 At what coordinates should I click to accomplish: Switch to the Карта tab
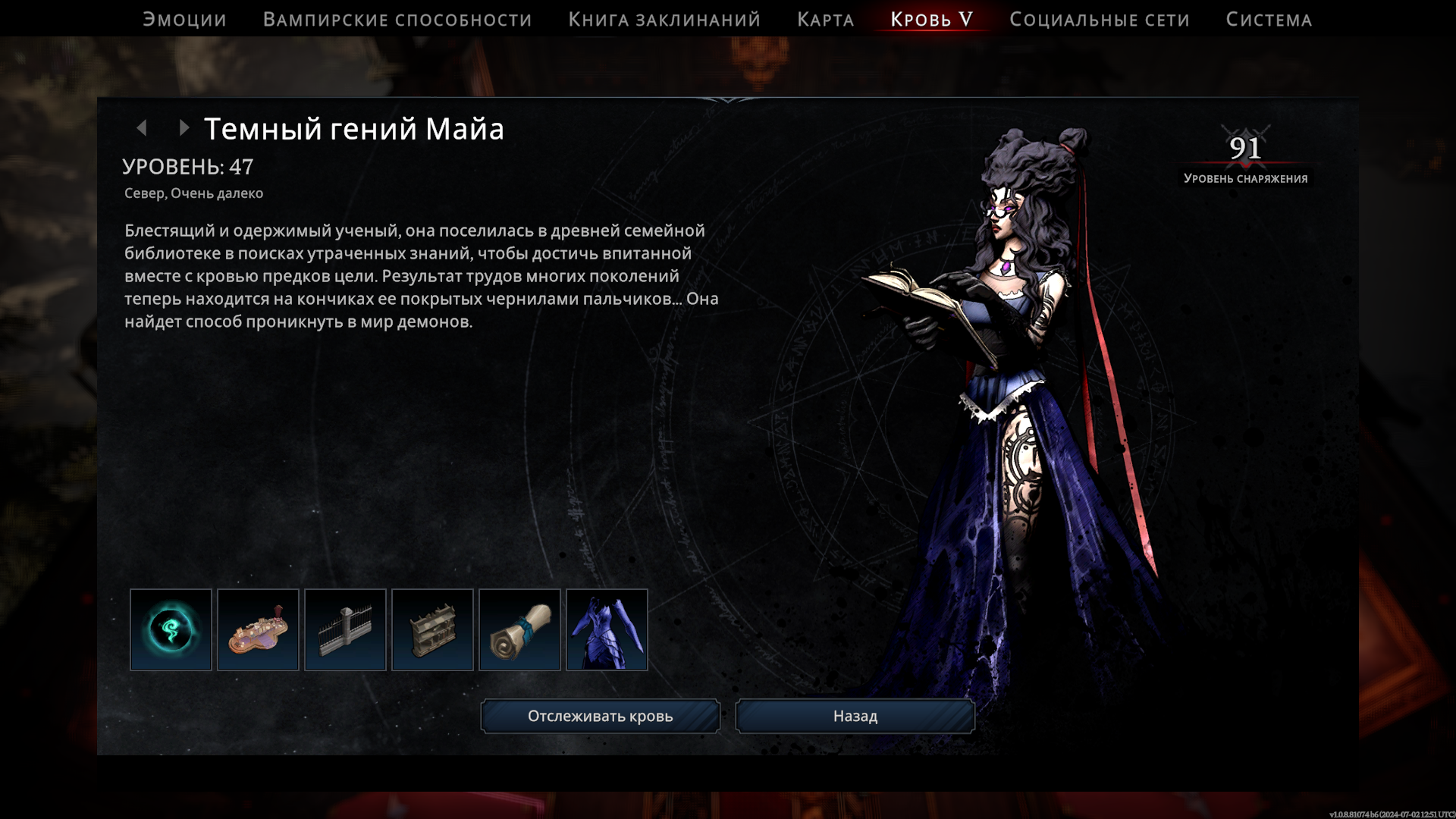[x=825, y=20]
